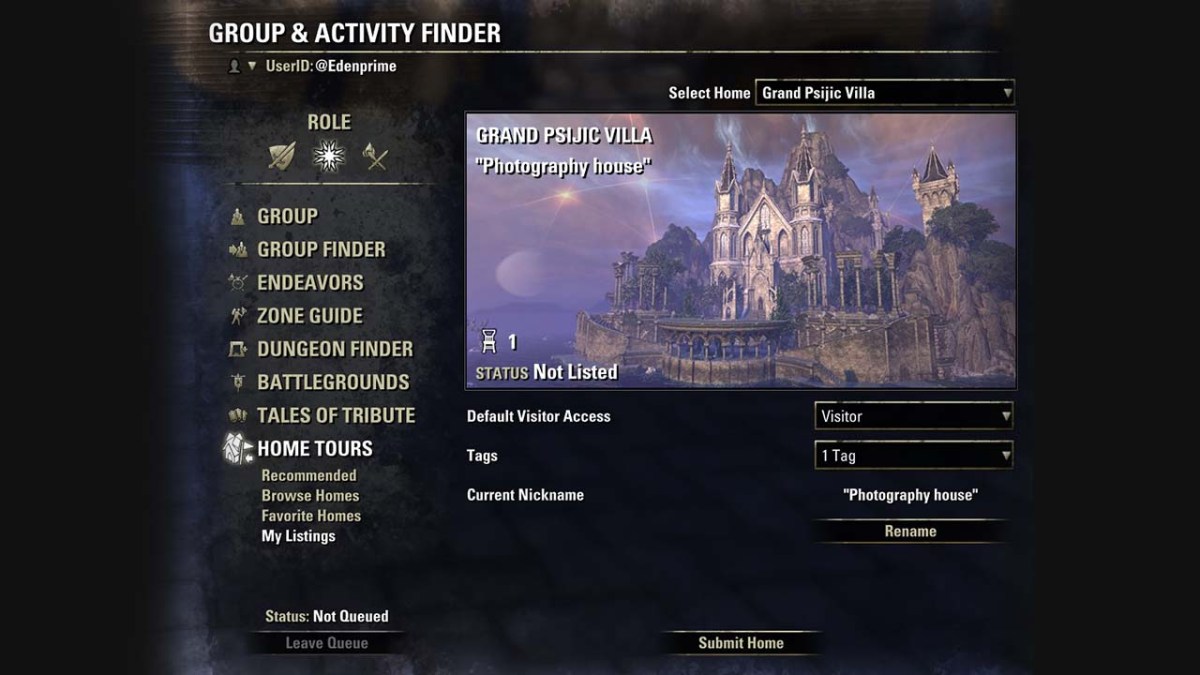Open the Default Visitor Access dropdown
The width and height of the screenshot is (1200, 675).
[914, 416]
